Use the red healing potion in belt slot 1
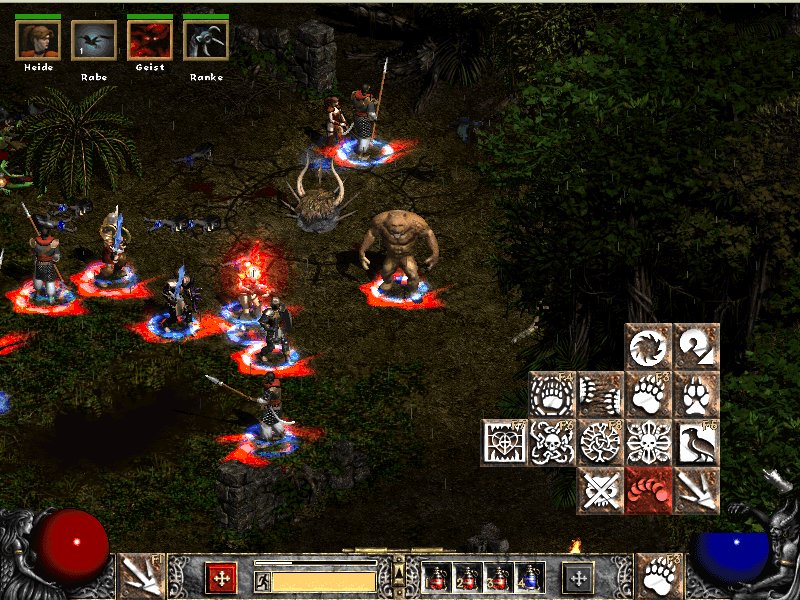 [x=437, y=577]
